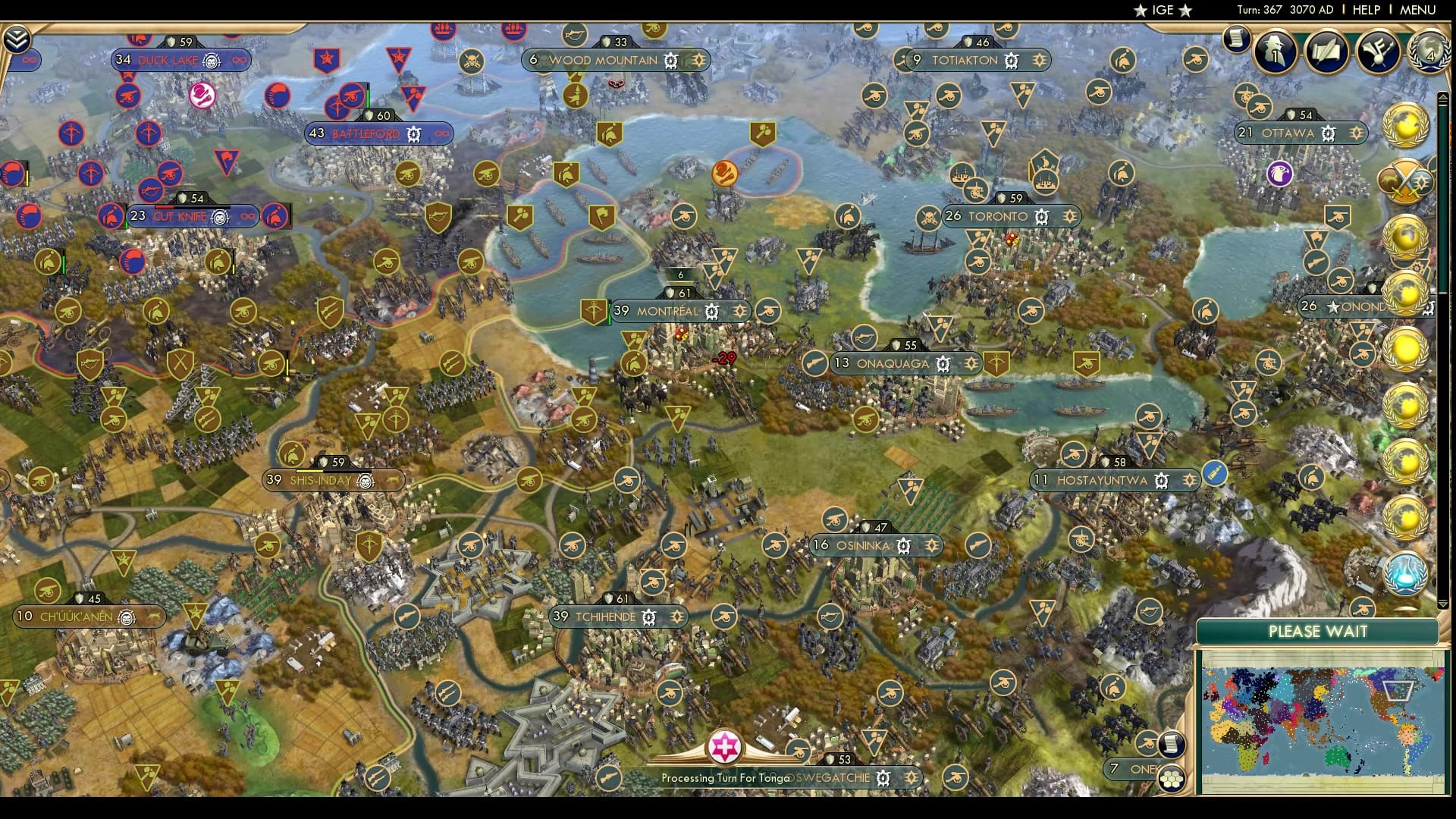
Task: Open HELP from the top bar
Action: point(1365,11)
